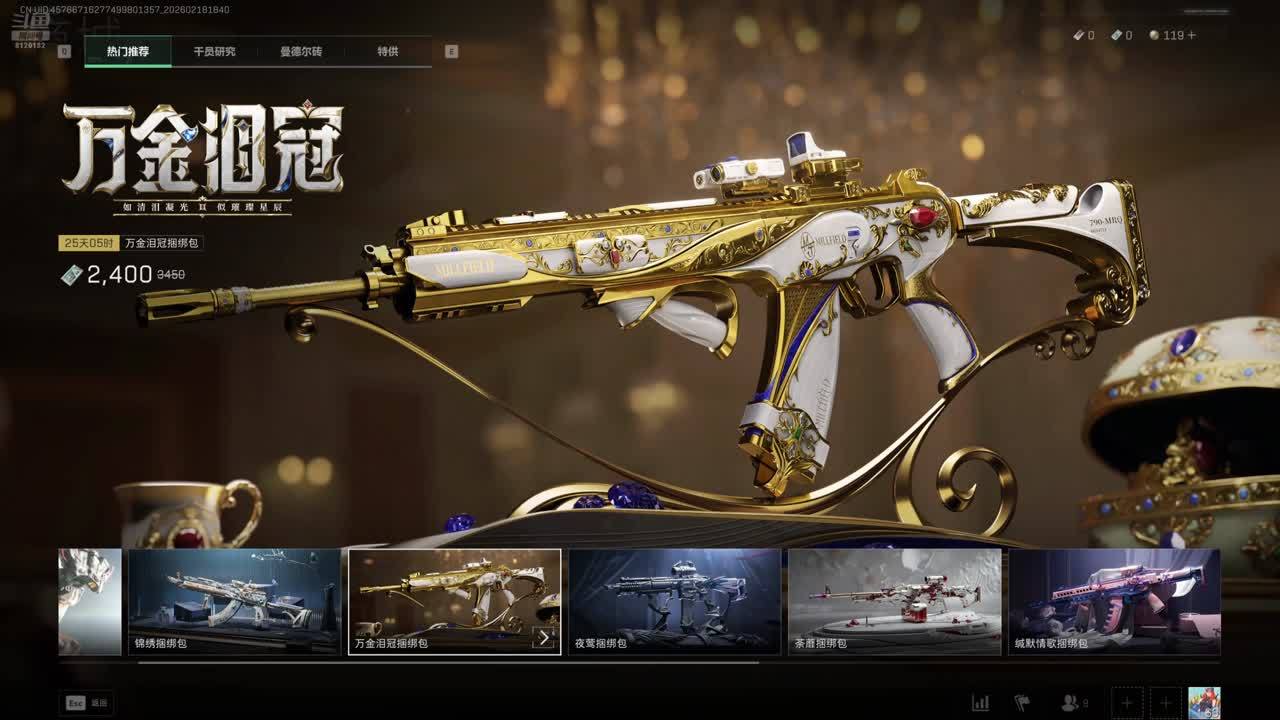Image resolution: width=1280 pixels, height=720 pixels.
Task: Select the 曼德尔砖 tab
Action: tap(301, 51)
